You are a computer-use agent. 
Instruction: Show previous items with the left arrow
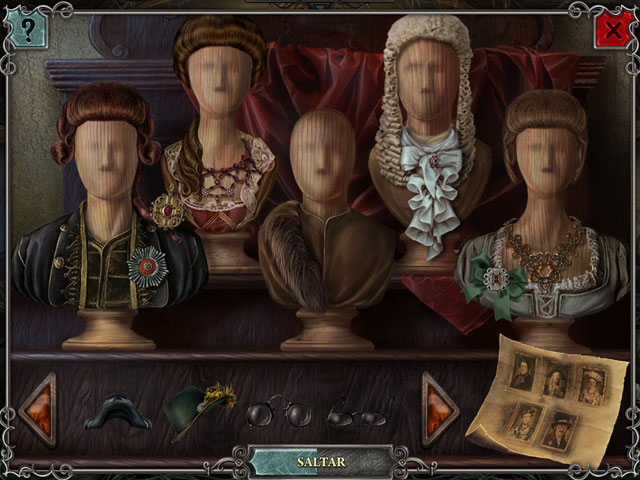(39, 410)
